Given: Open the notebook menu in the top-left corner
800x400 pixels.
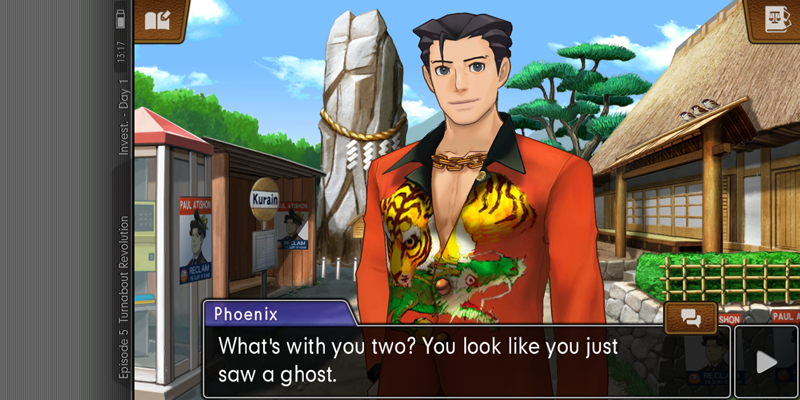Looking at the screenshot, I should coord(160,20).
